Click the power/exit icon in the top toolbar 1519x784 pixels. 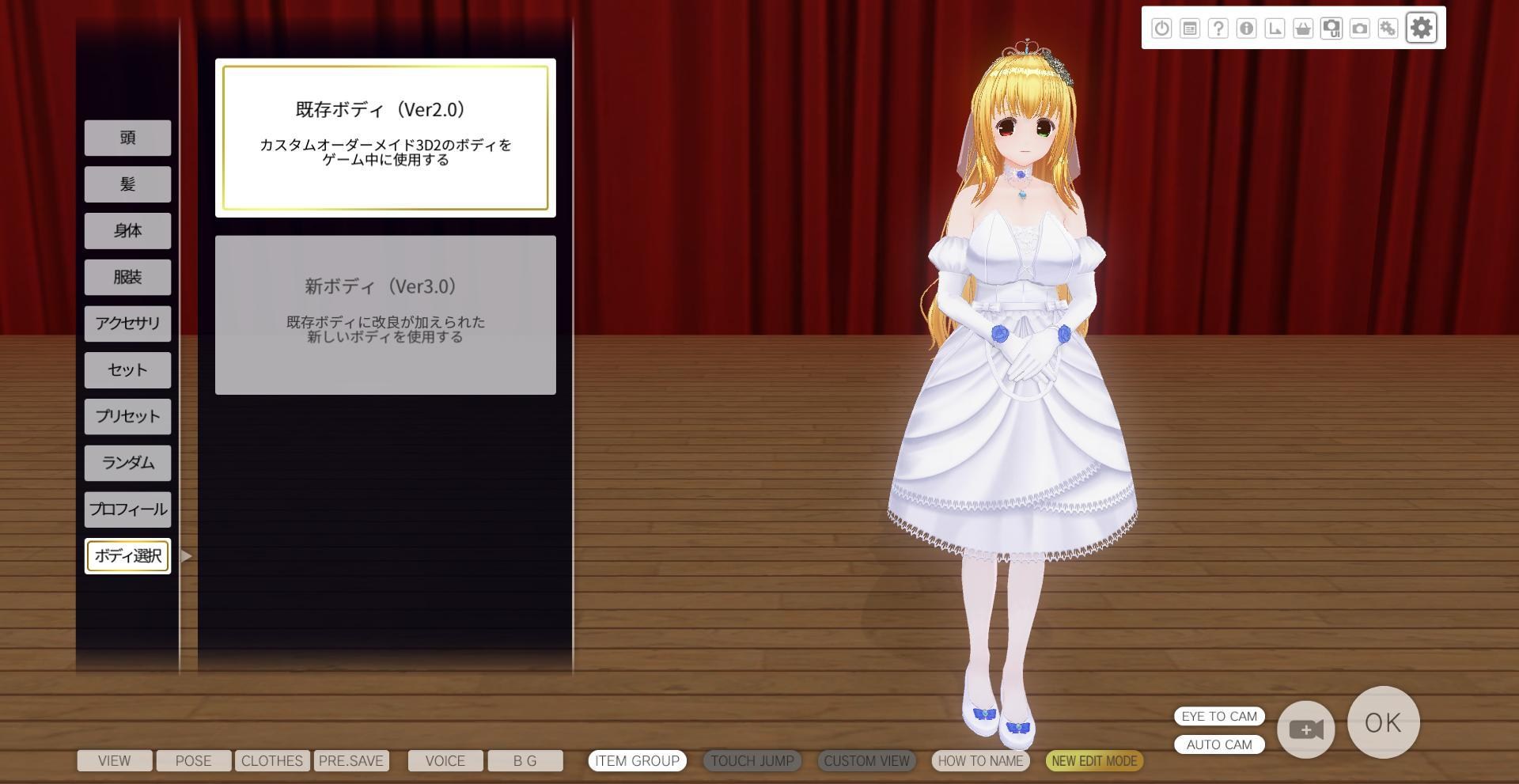pyautogui.click(x=1161, y=28)
